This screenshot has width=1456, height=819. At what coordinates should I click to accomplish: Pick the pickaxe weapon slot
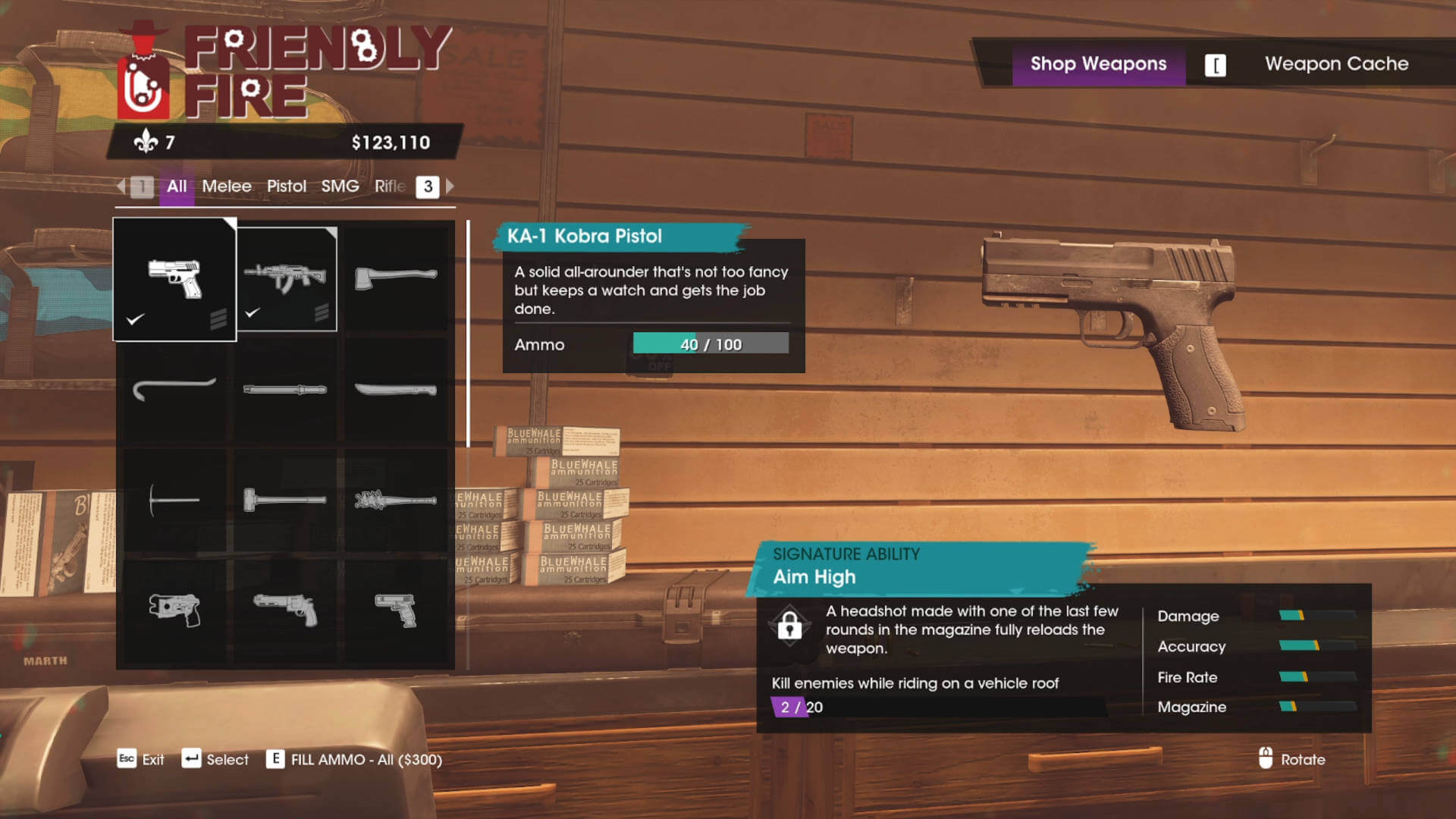[174, 500]
